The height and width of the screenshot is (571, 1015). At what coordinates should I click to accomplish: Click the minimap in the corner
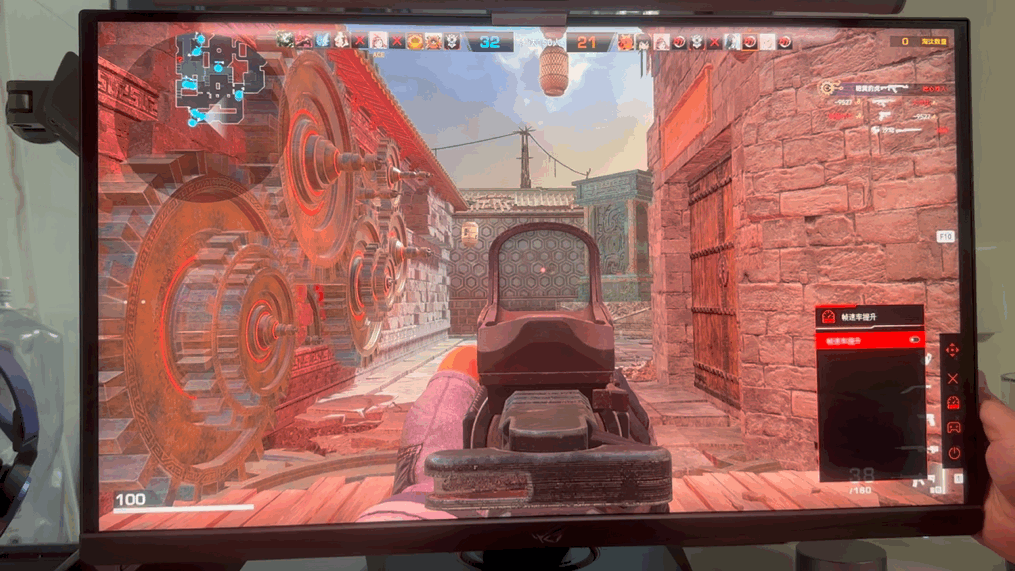point(220,78)
